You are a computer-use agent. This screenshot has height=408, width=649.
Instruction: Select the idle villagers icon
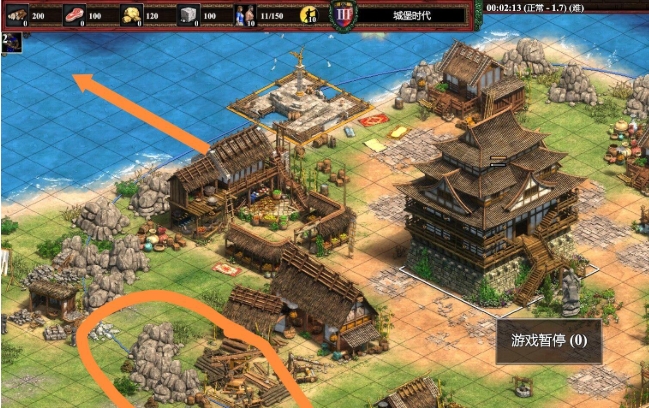(309, 15)
